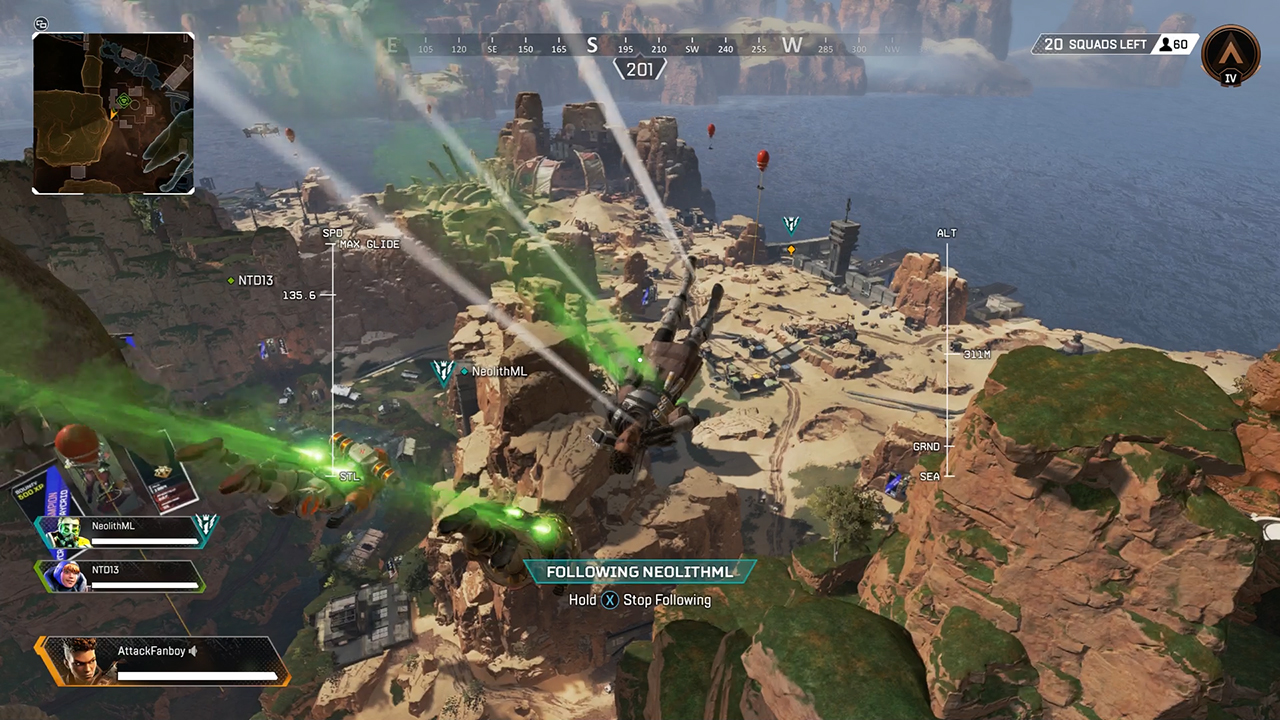1280x720 pixels.
Task: Open the minimap
Action: (113, 113)
